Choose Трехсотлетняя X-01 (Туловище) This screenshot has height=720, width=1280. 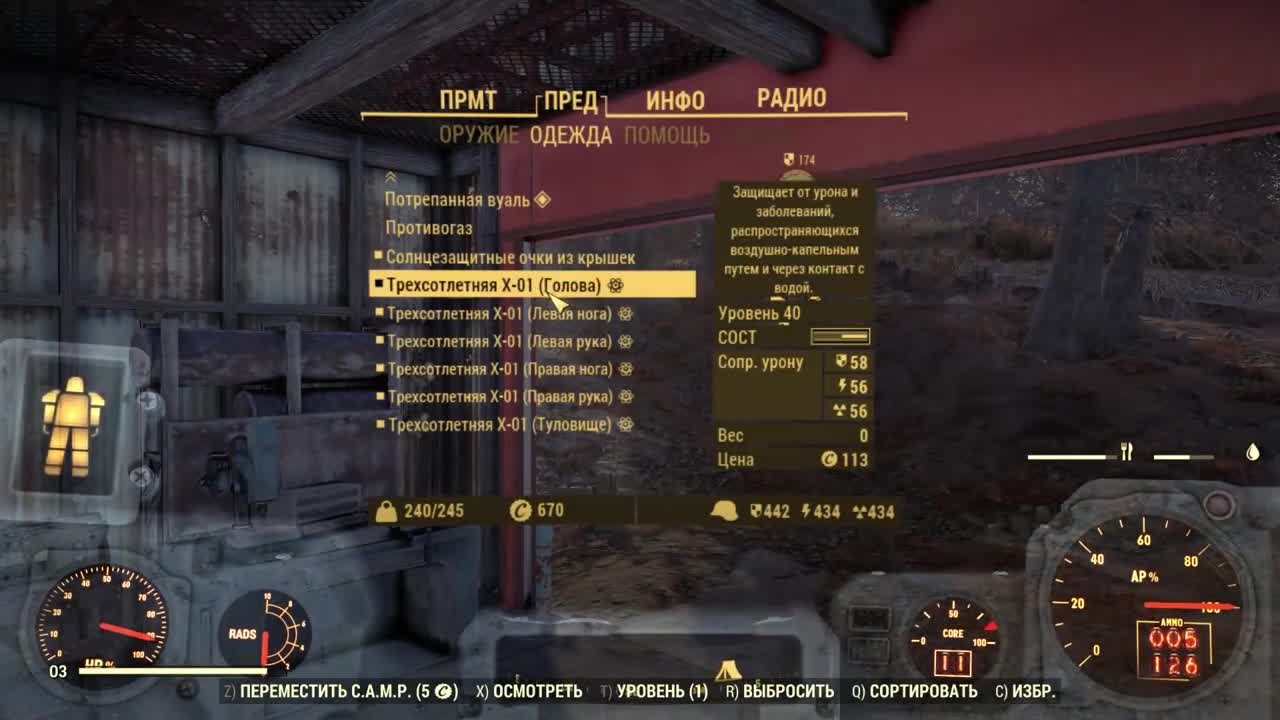[500, 425]
